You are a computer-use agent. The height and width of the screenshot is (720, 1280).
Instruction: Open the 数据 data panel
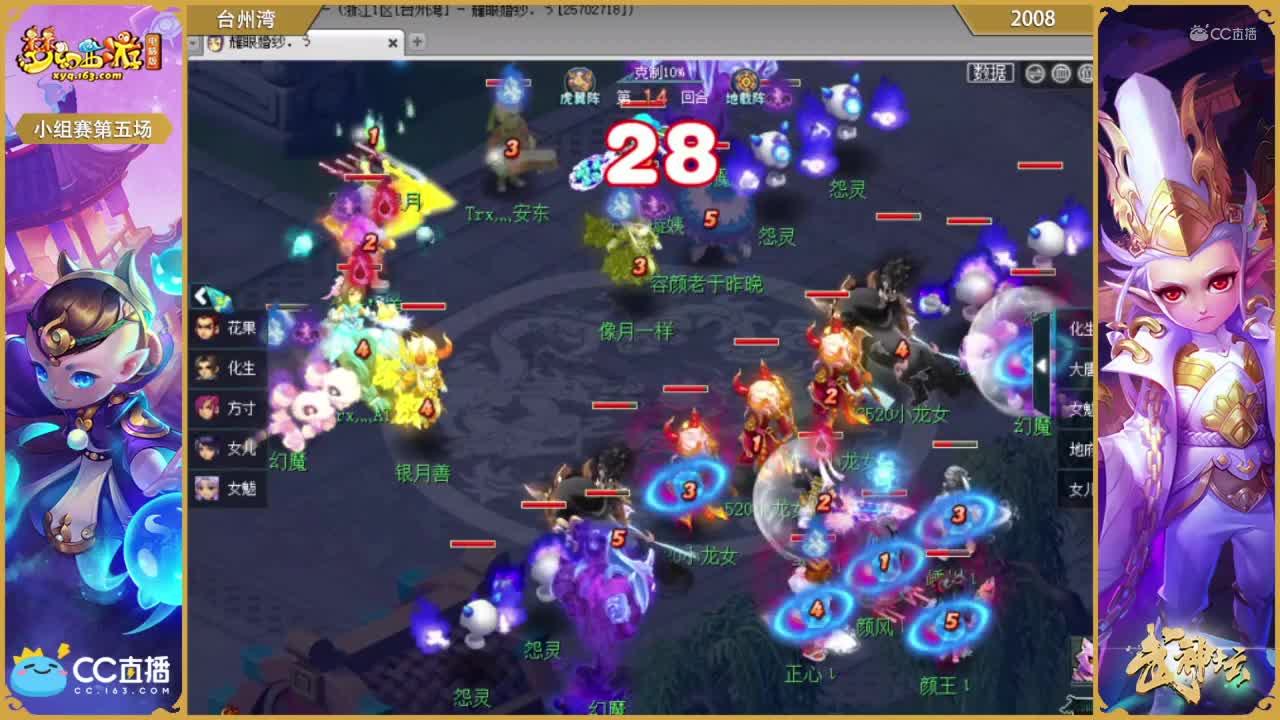[x=991, y=72]
